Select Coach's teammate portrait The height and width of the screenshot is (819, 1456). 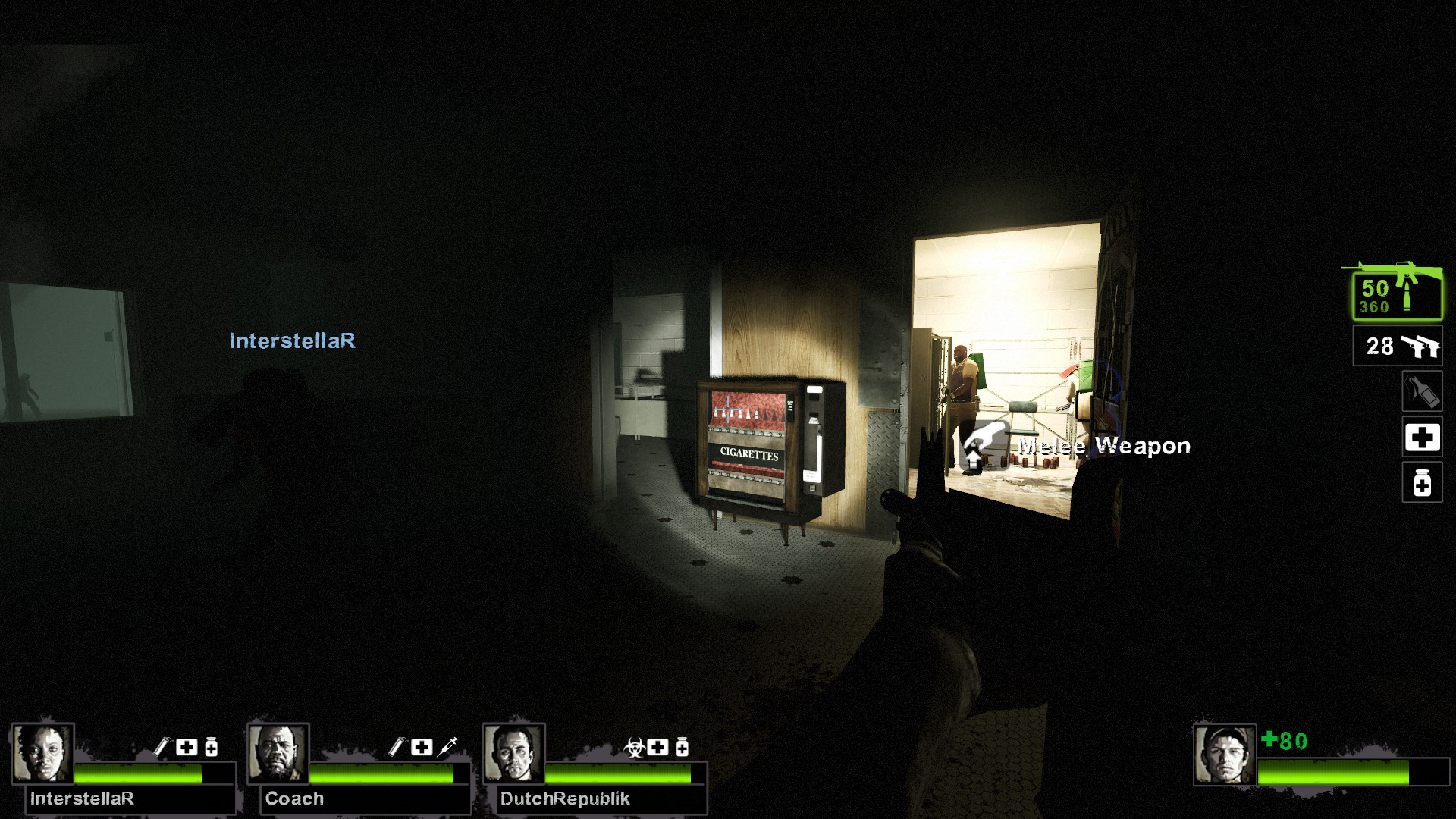278,753
